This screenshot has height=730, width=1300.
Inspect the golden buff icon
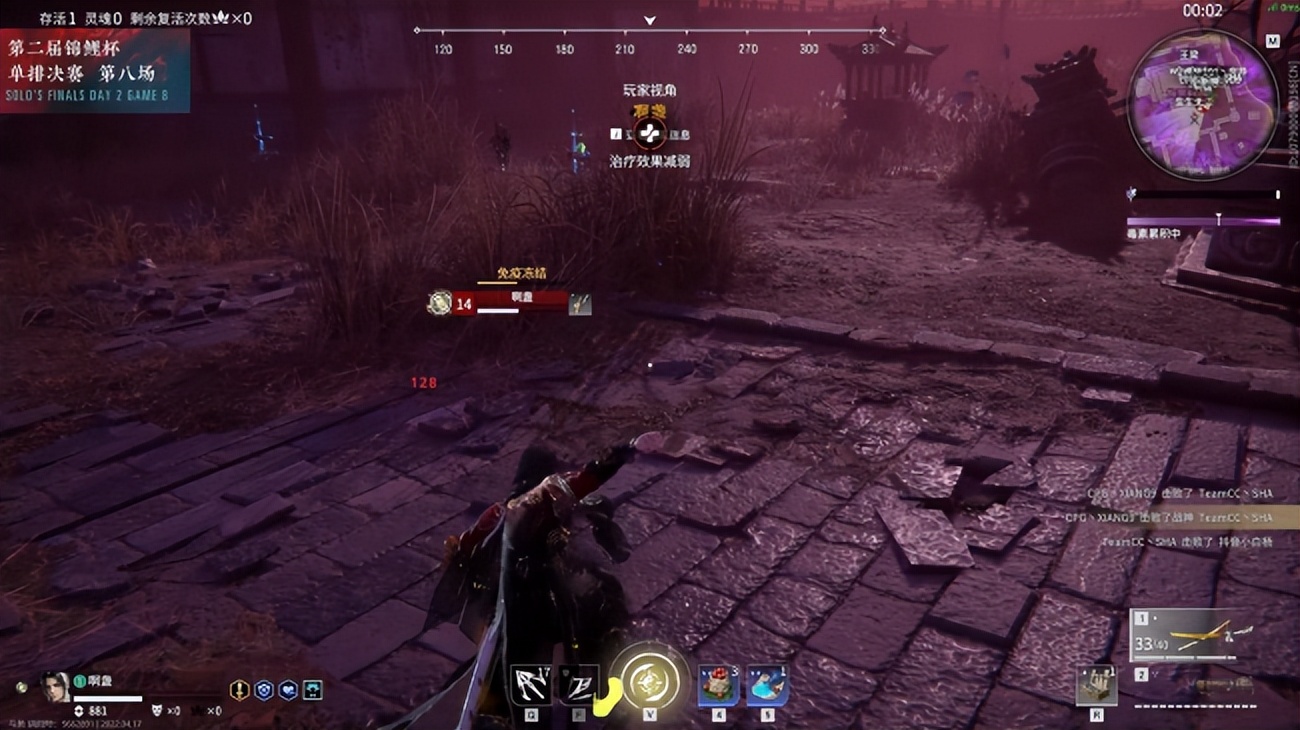239,689
